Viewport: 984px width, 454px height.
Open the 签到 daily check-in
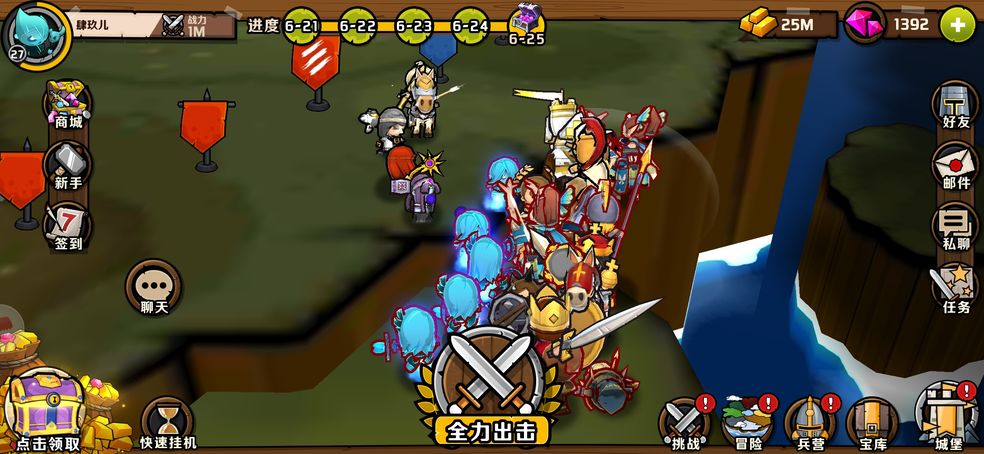point(68,225)
